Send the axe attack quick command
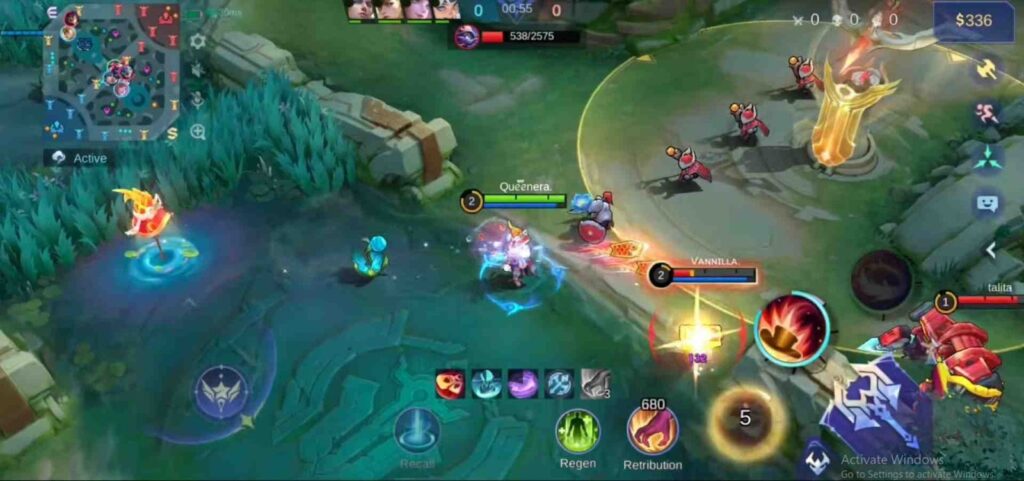Viewport: 1024px width, 481px height. pos(987,70)
